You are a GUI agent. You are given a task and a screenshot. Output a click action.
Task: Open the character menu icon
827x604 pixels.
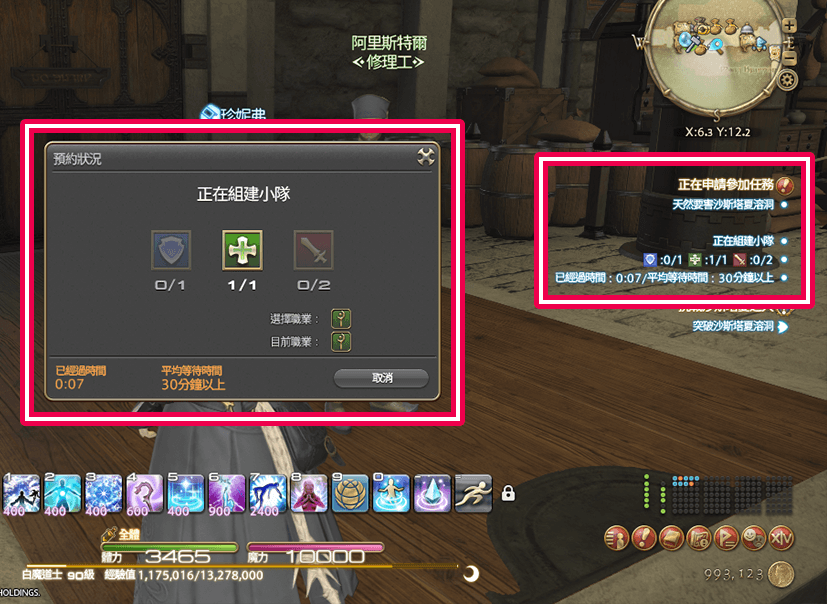[x=617, y=538]
